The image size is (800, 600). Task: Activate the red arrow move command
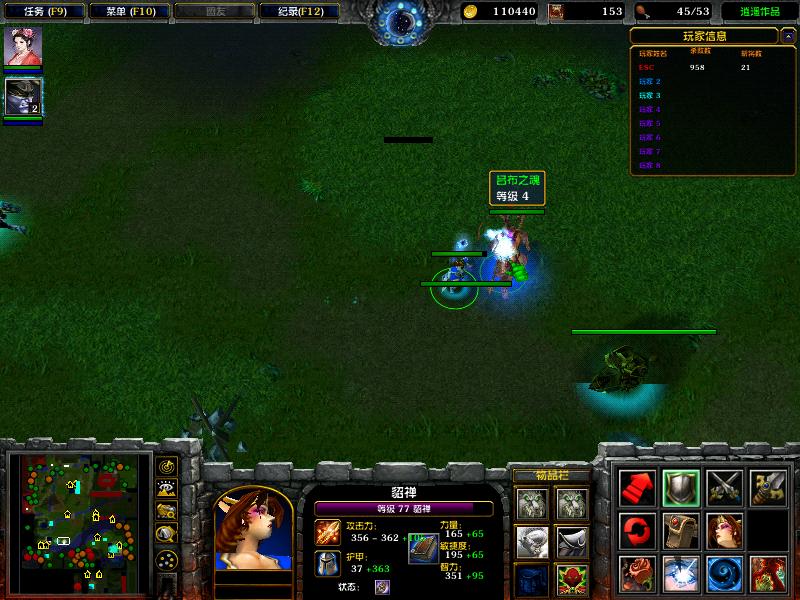pyautogui.click(x=638, y=487)
